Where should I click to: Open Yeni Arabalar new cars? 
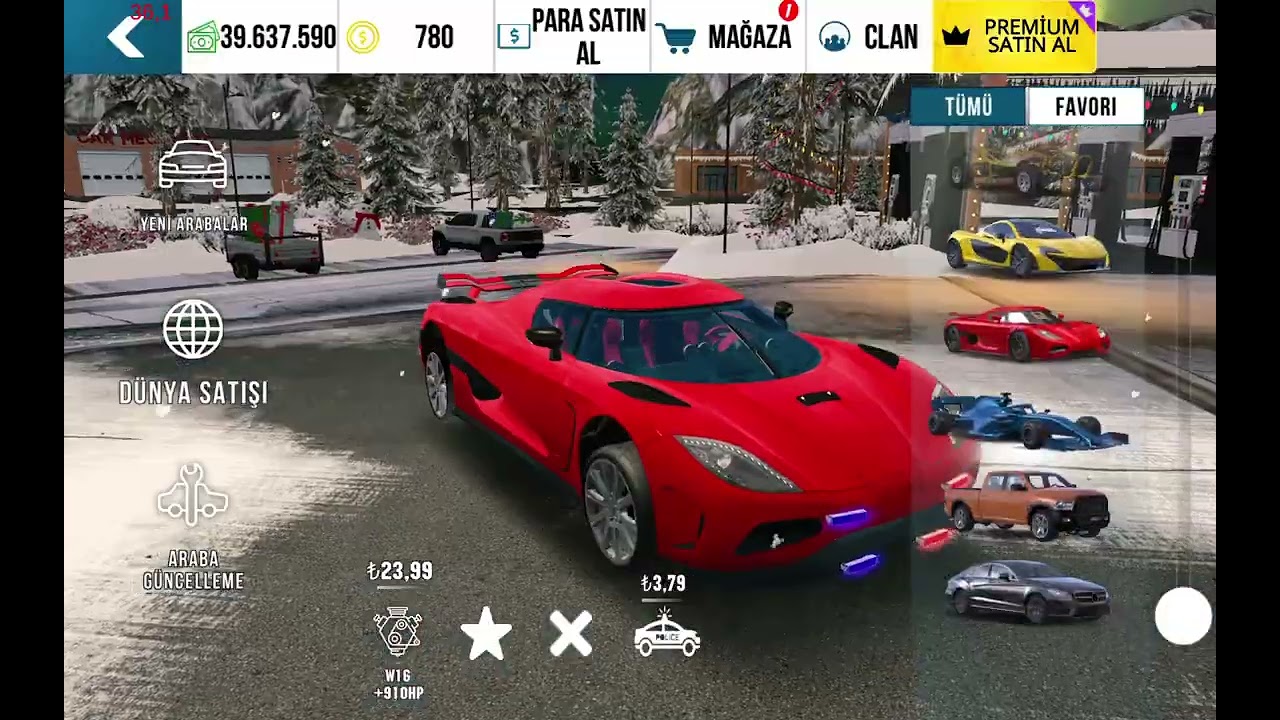[x=193, y=187]
